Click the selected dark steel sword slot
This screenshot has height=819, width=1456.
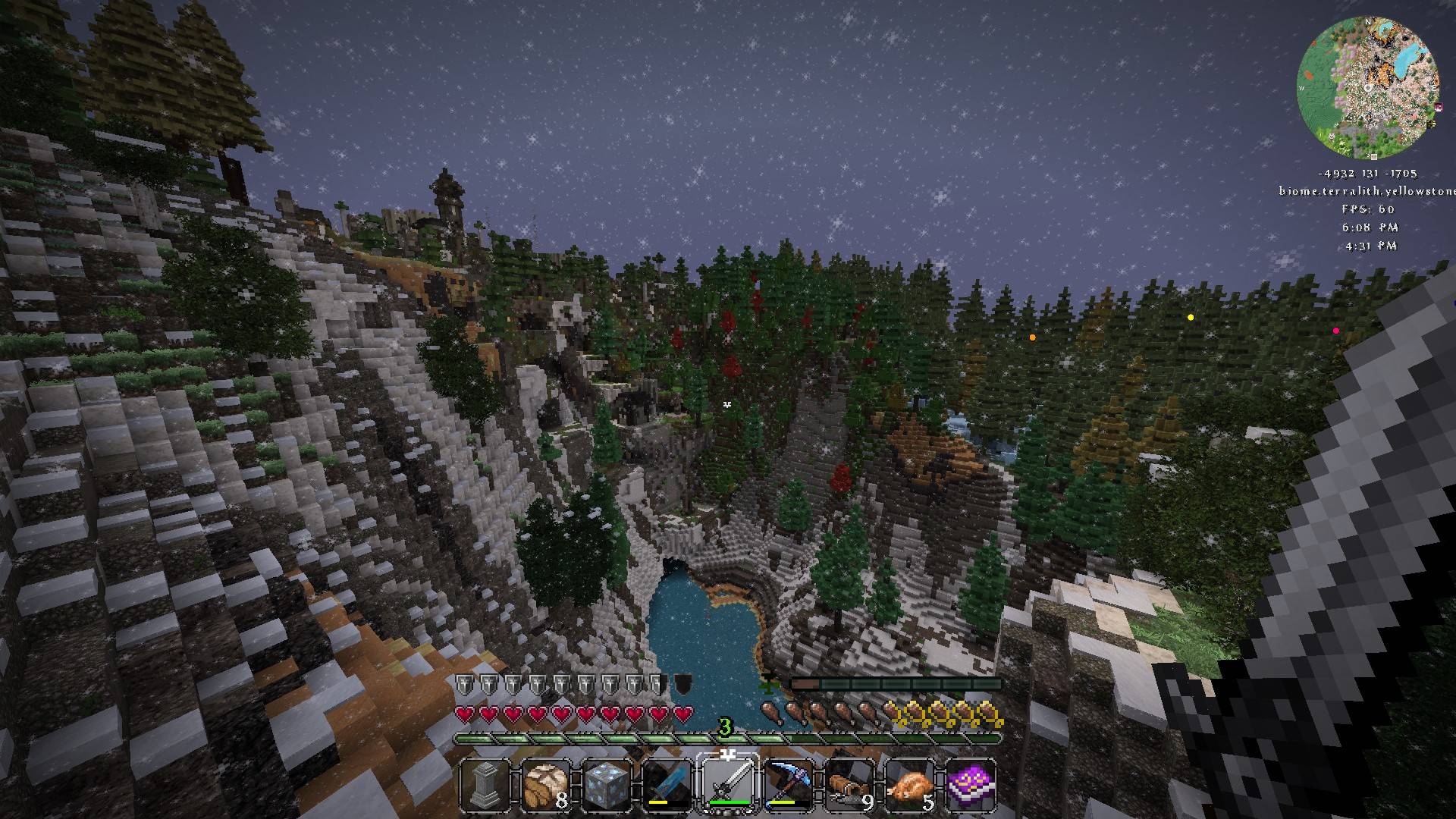728,784
